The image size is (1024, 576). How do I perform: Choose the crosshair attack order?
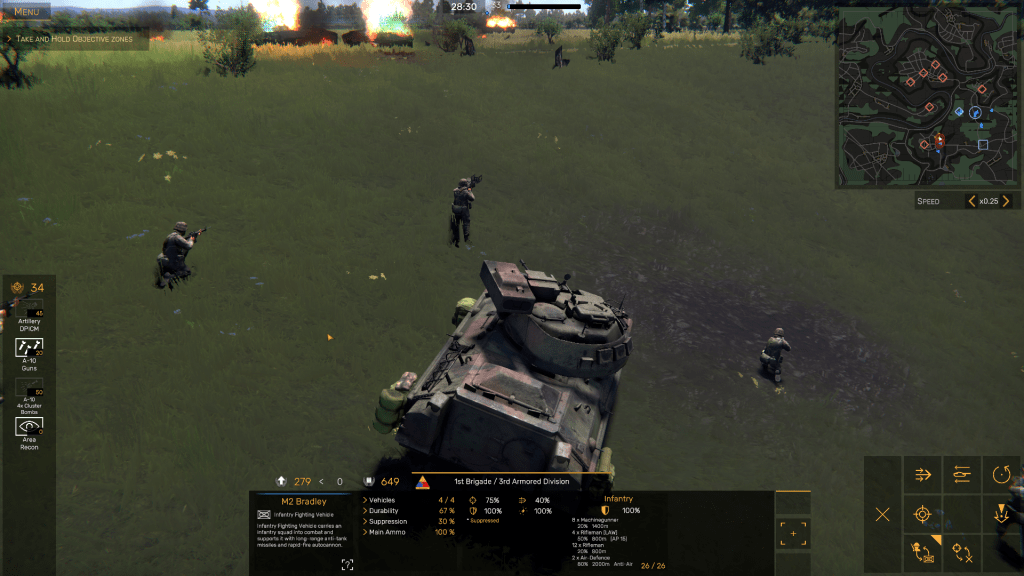(x=923, y=515)
